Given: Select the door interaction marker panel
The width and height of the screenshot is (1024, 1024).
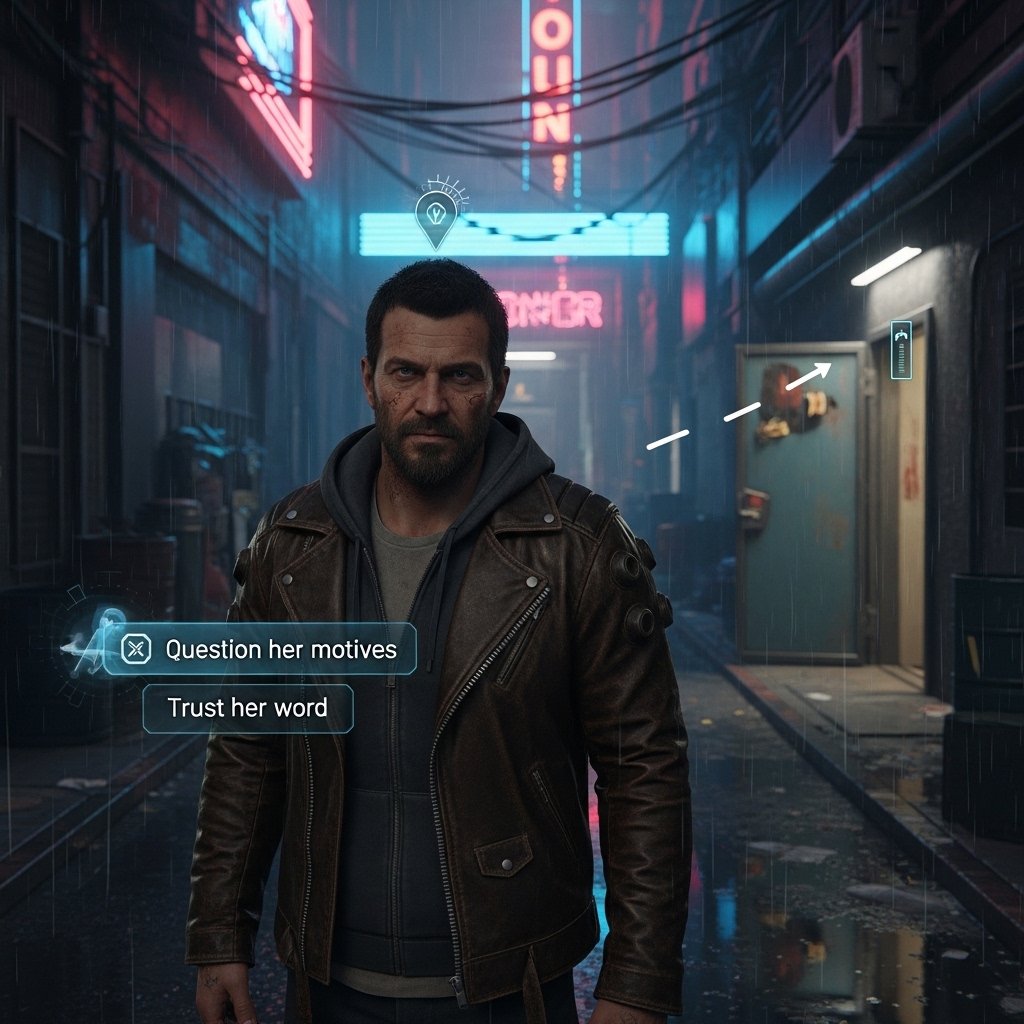Looking at the screenshot, I should [901, 350].
